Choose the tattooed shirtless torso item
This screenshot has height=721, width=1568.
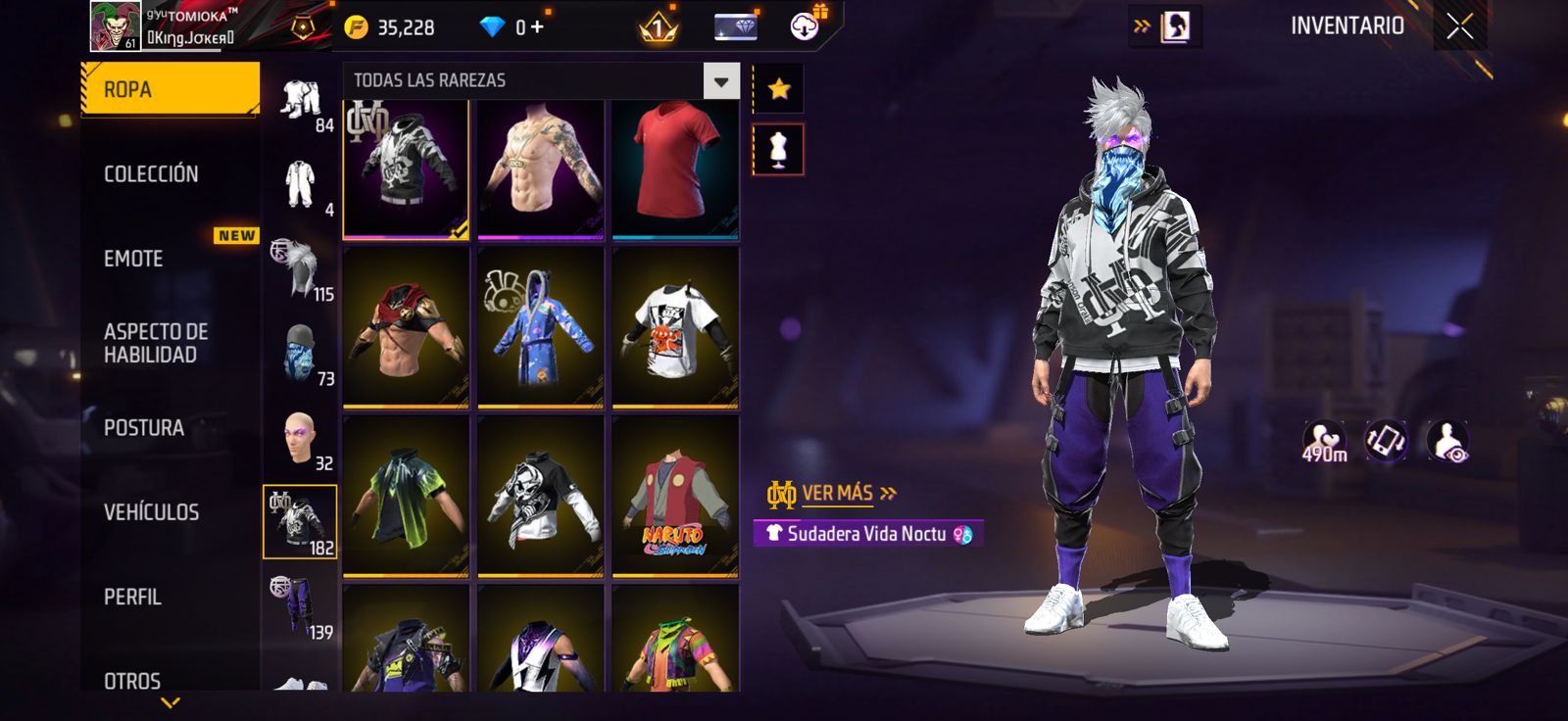tap(540, 167)
